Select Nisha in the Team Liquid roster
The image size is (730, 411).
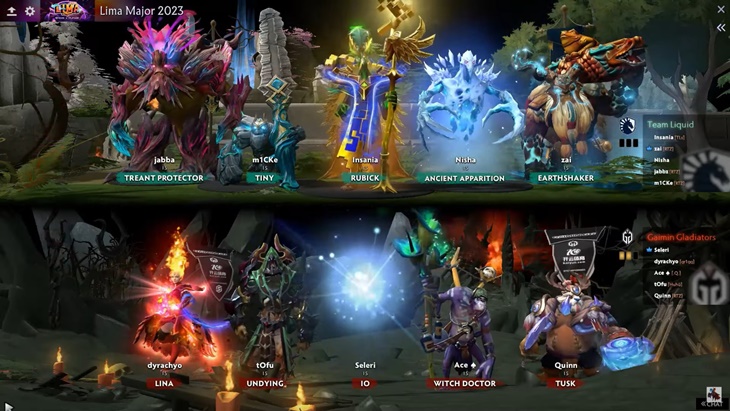pos(662,160)
